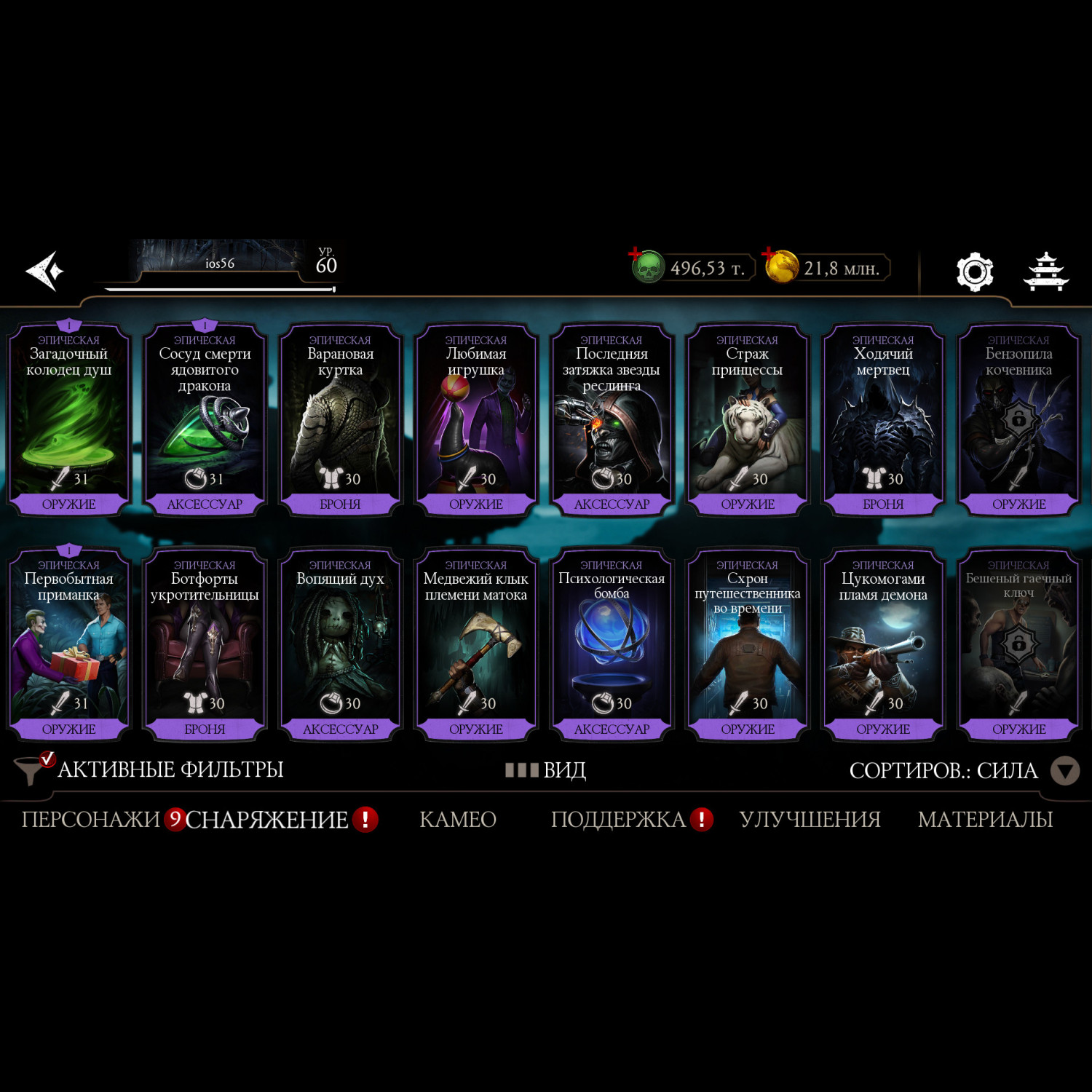Open settings via the gear icon

[974, 272]
